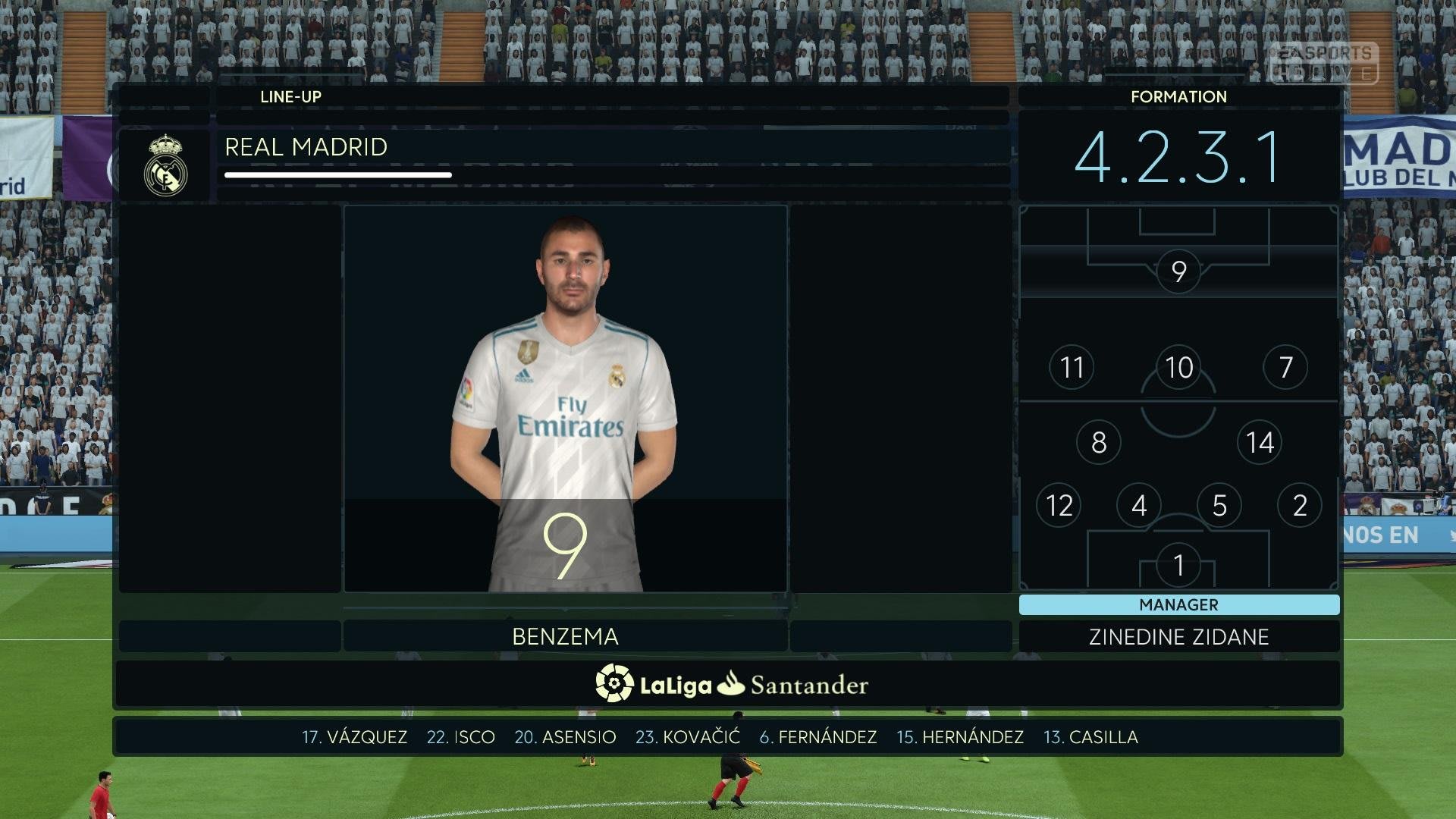Select the number 2 defender marker
1456x819 pixels.
coord(1300,505)
